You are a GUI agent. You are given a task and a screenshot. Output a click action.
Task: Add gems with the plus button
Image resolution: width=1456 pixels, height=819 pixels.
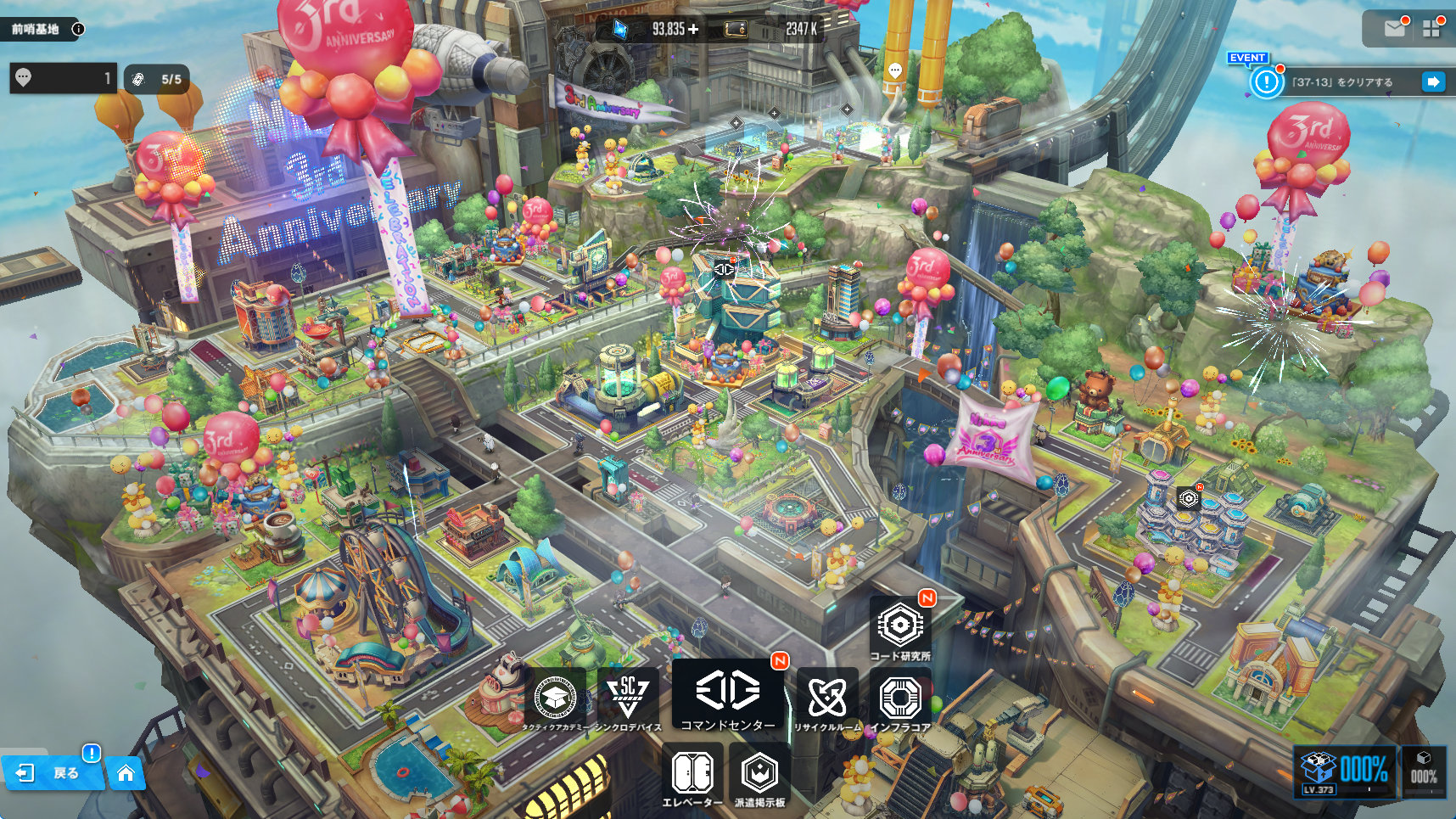pyautogui.click(x=693, y=29)
